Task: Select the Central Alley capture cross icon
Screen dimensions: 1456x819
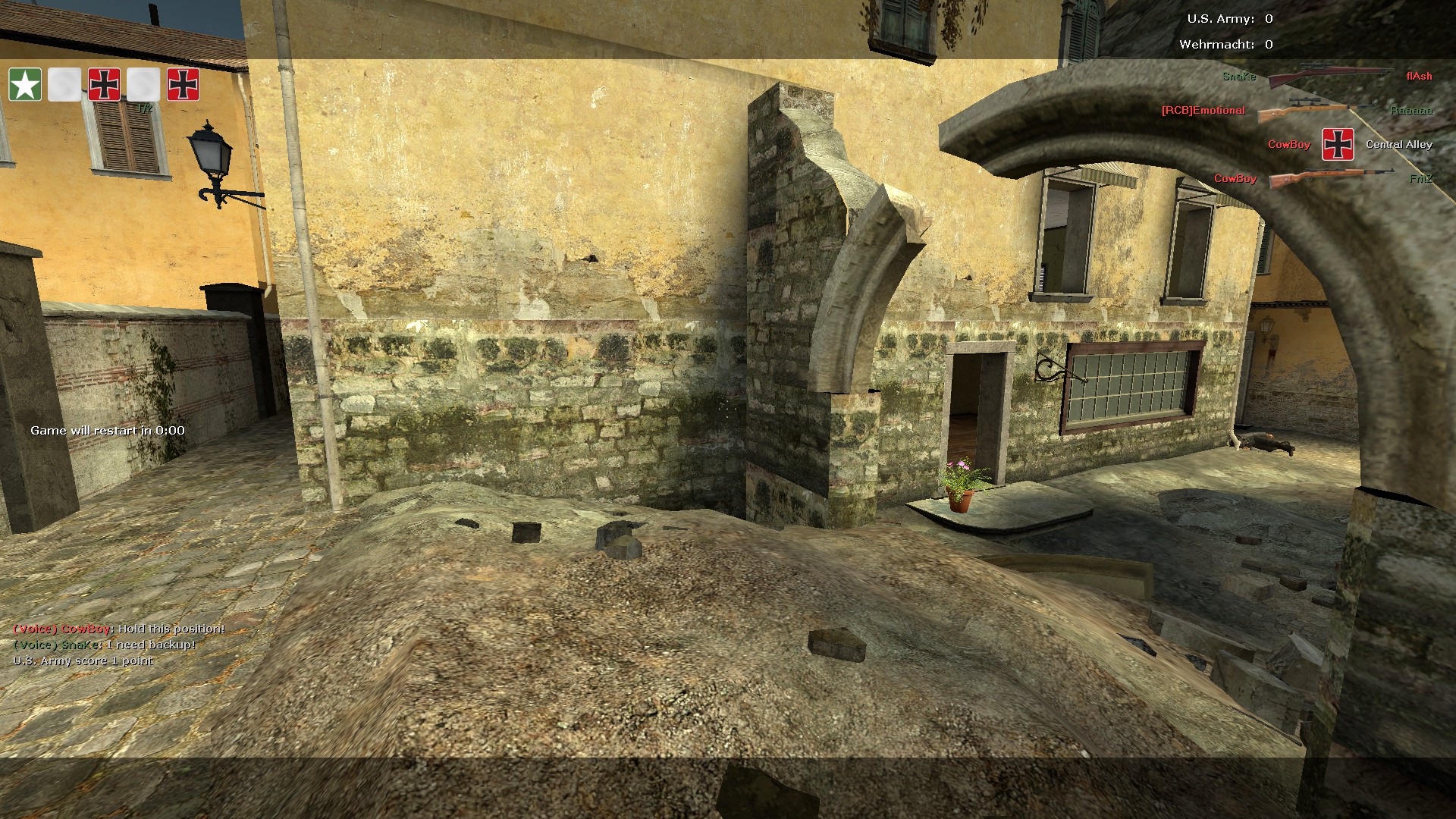Action: 1338,144
